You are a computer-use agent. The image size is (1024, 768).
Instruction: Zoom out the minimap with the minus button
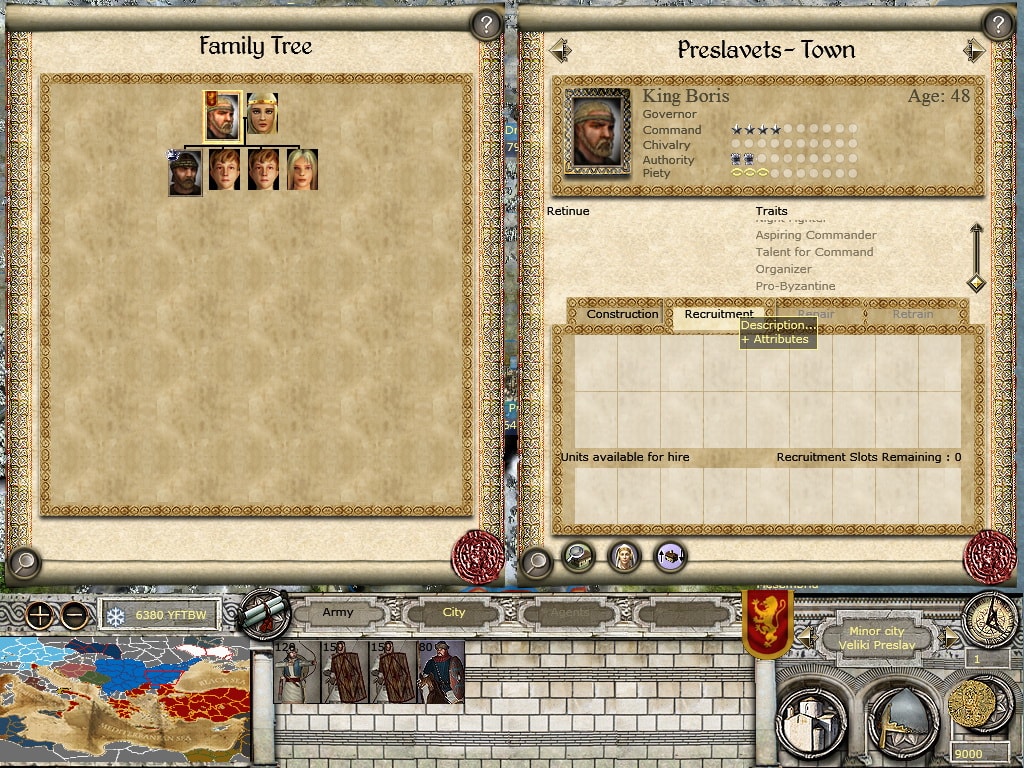tap(73, 615)
